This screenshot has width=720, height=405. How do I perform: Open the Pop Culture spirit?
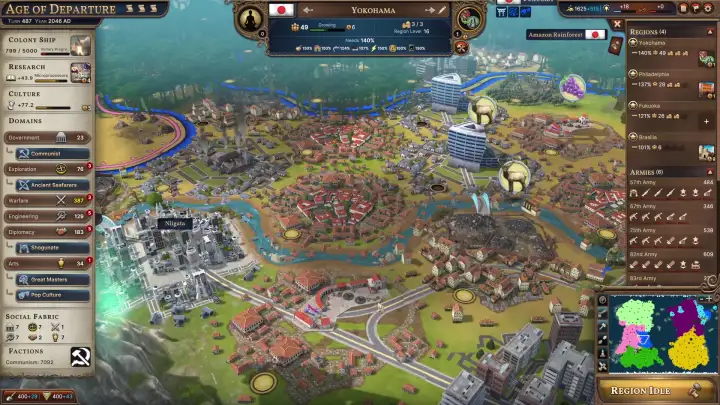[x=52, y=295]
